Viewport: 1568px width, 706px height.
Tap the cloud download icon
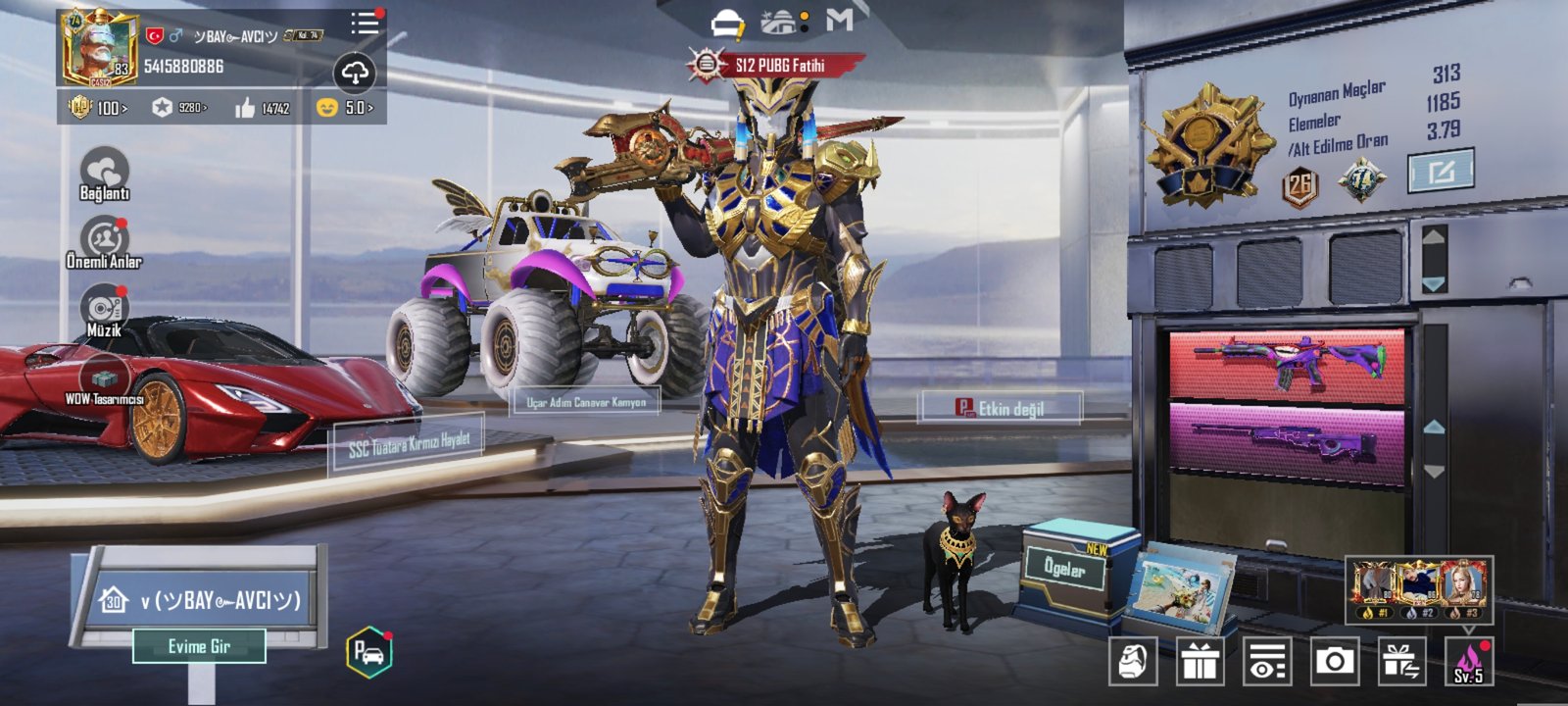pos(355,72)
